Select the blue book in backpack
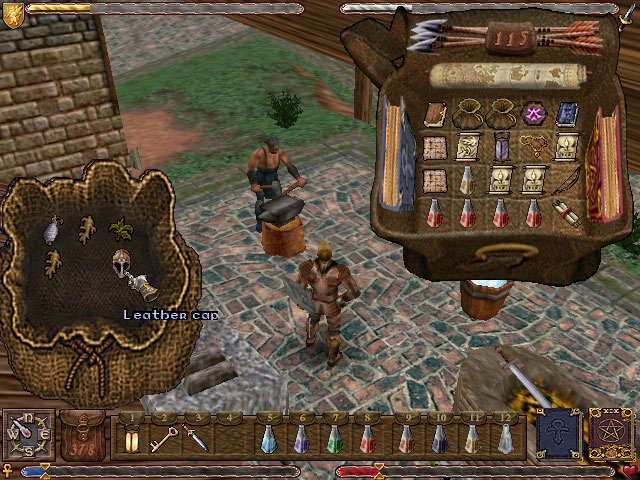The image size is (640, 480). pos(567,113)
